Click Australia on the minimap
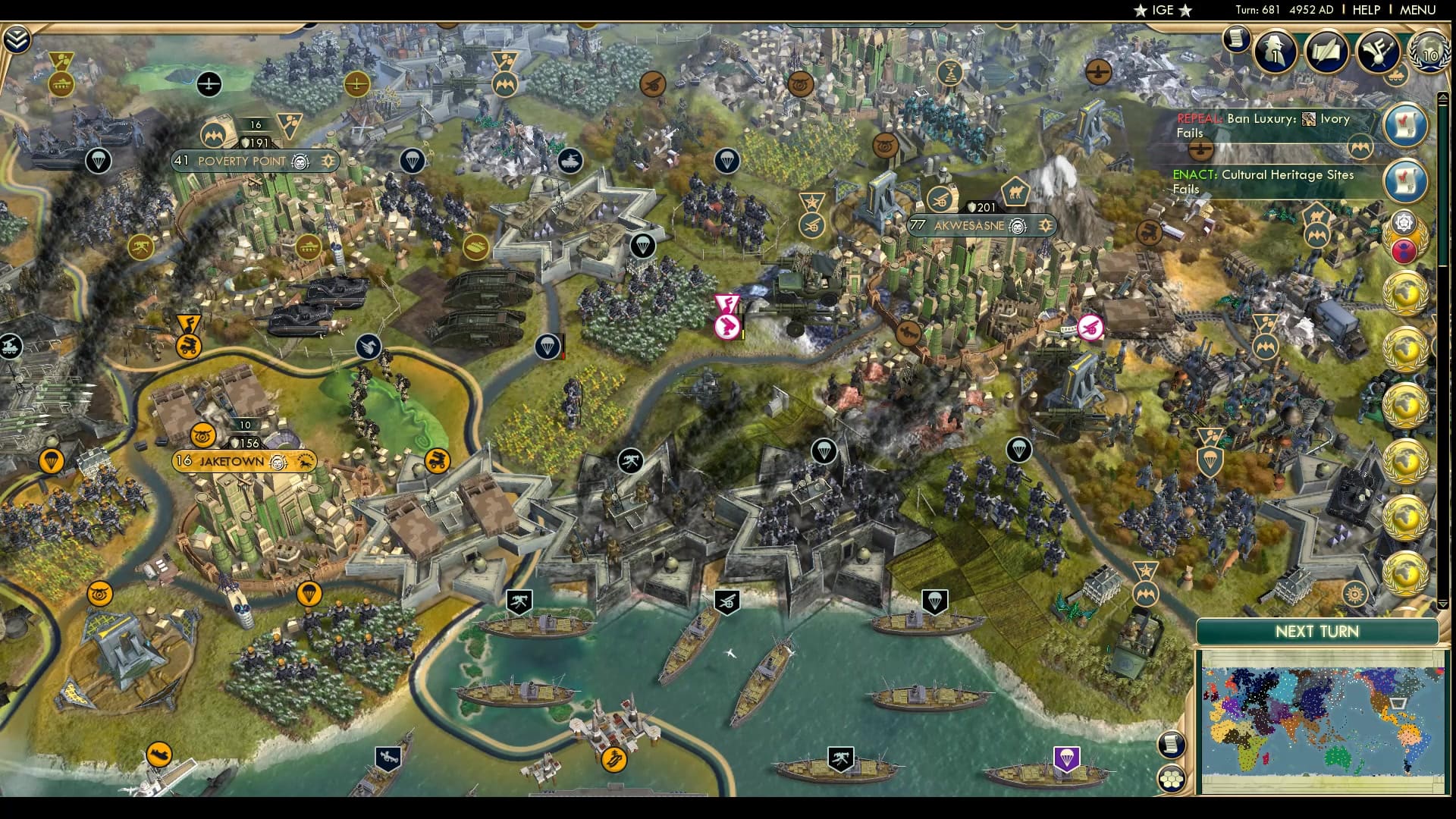1456x819 pixels. tap(1337, 756)
